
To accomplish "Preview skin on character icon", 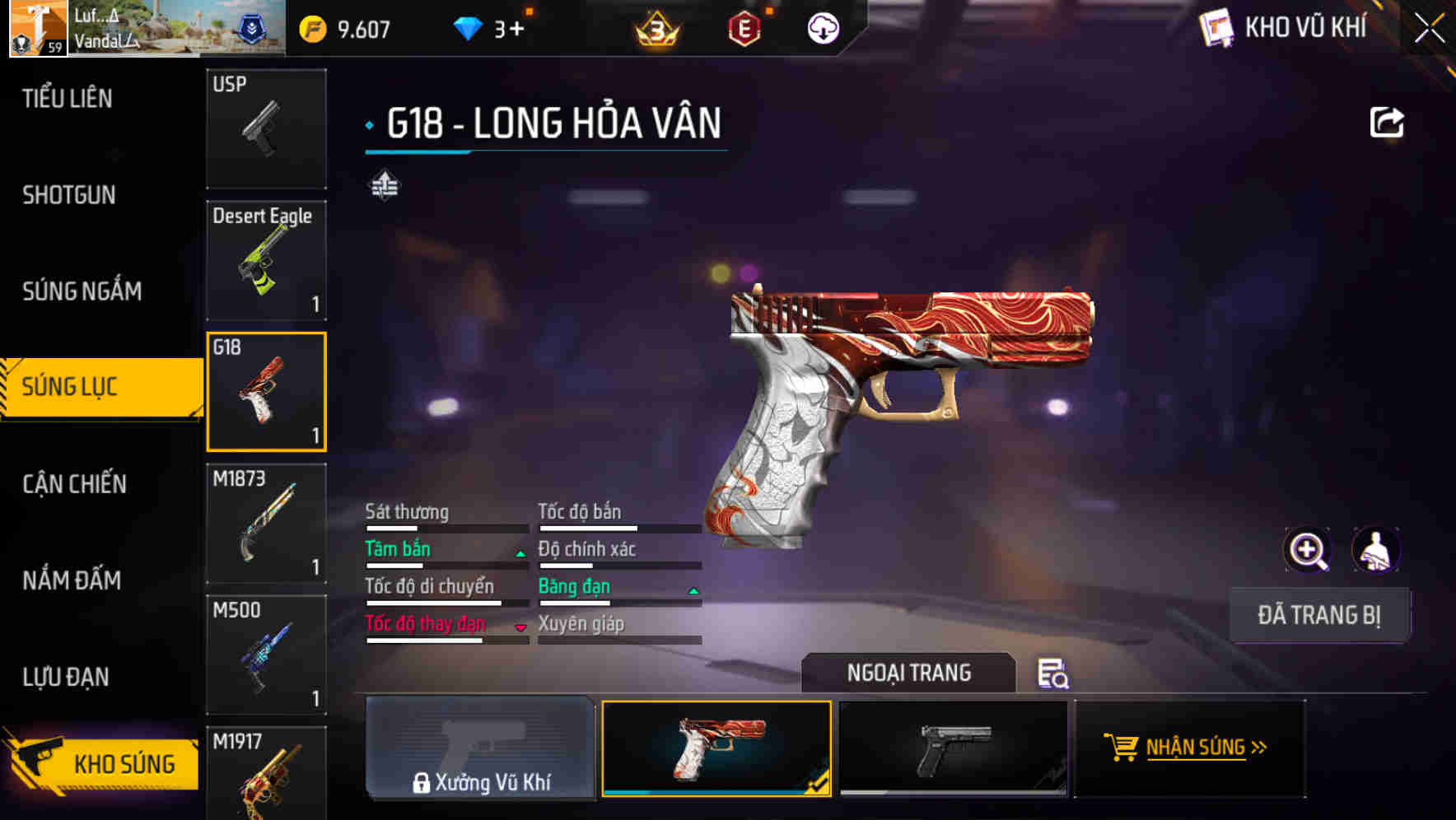I will 1376,550.
